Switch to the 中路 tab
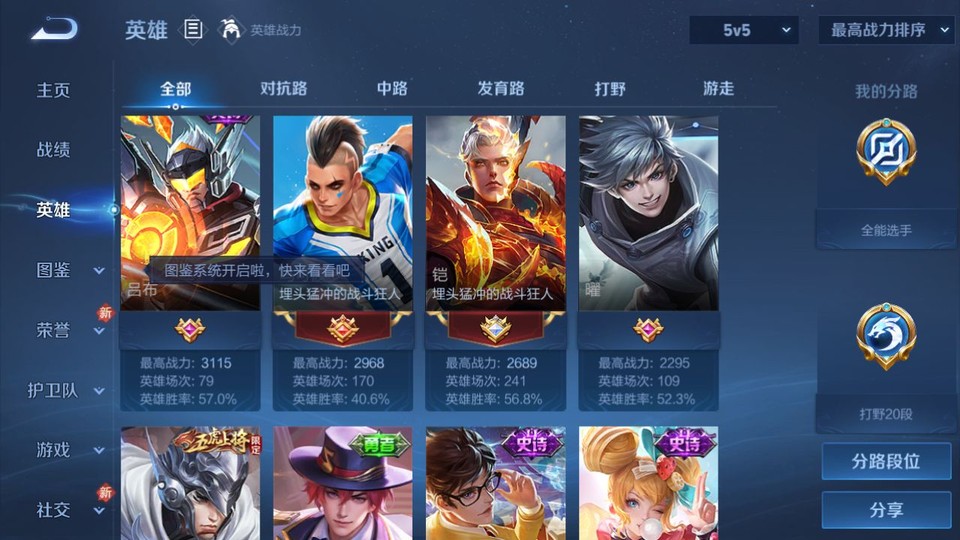Screen dimensions: 960x540 pyautogui.click(x=392, y=89)
